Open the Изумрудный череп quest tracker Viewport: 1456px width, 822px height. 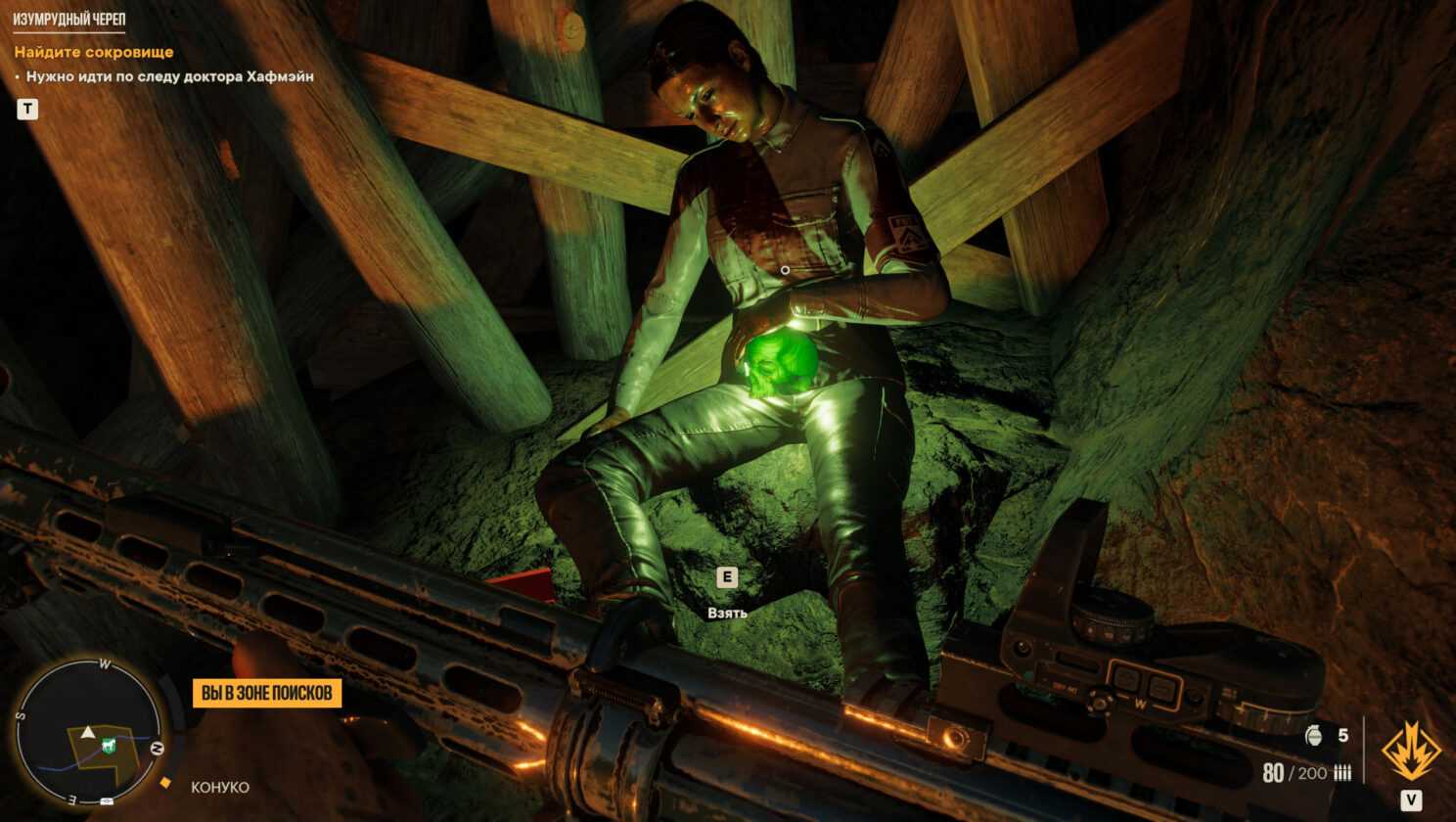point(68,19)
